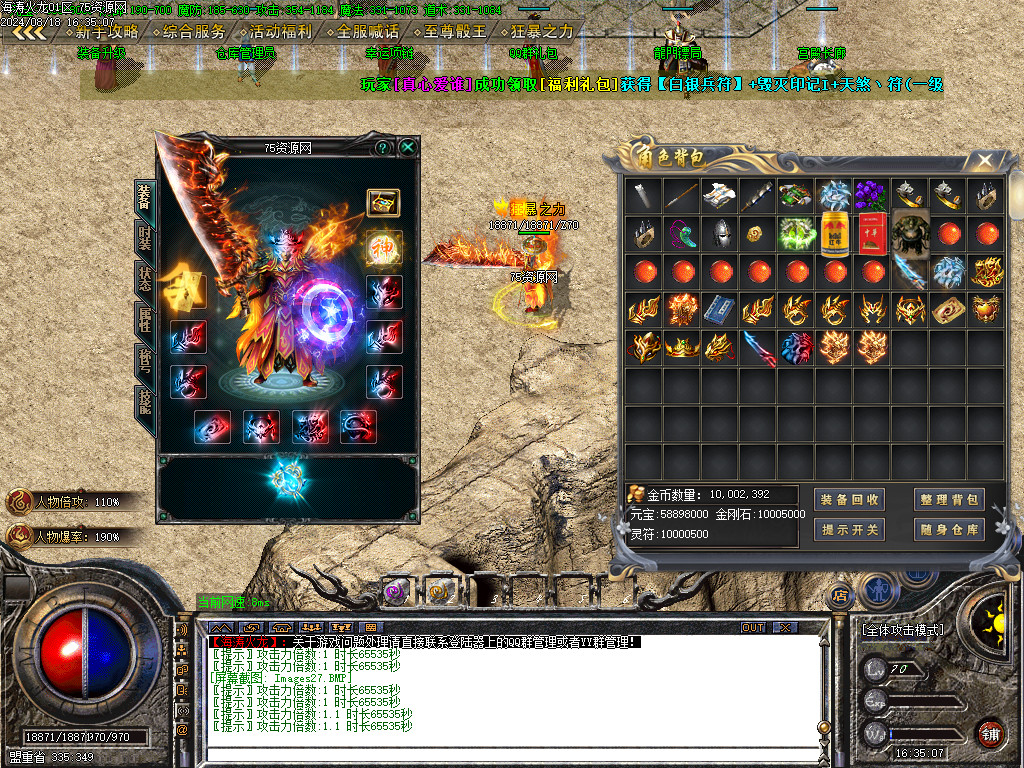
Task: Show the 技能 tab
Action: coord(145,402)
